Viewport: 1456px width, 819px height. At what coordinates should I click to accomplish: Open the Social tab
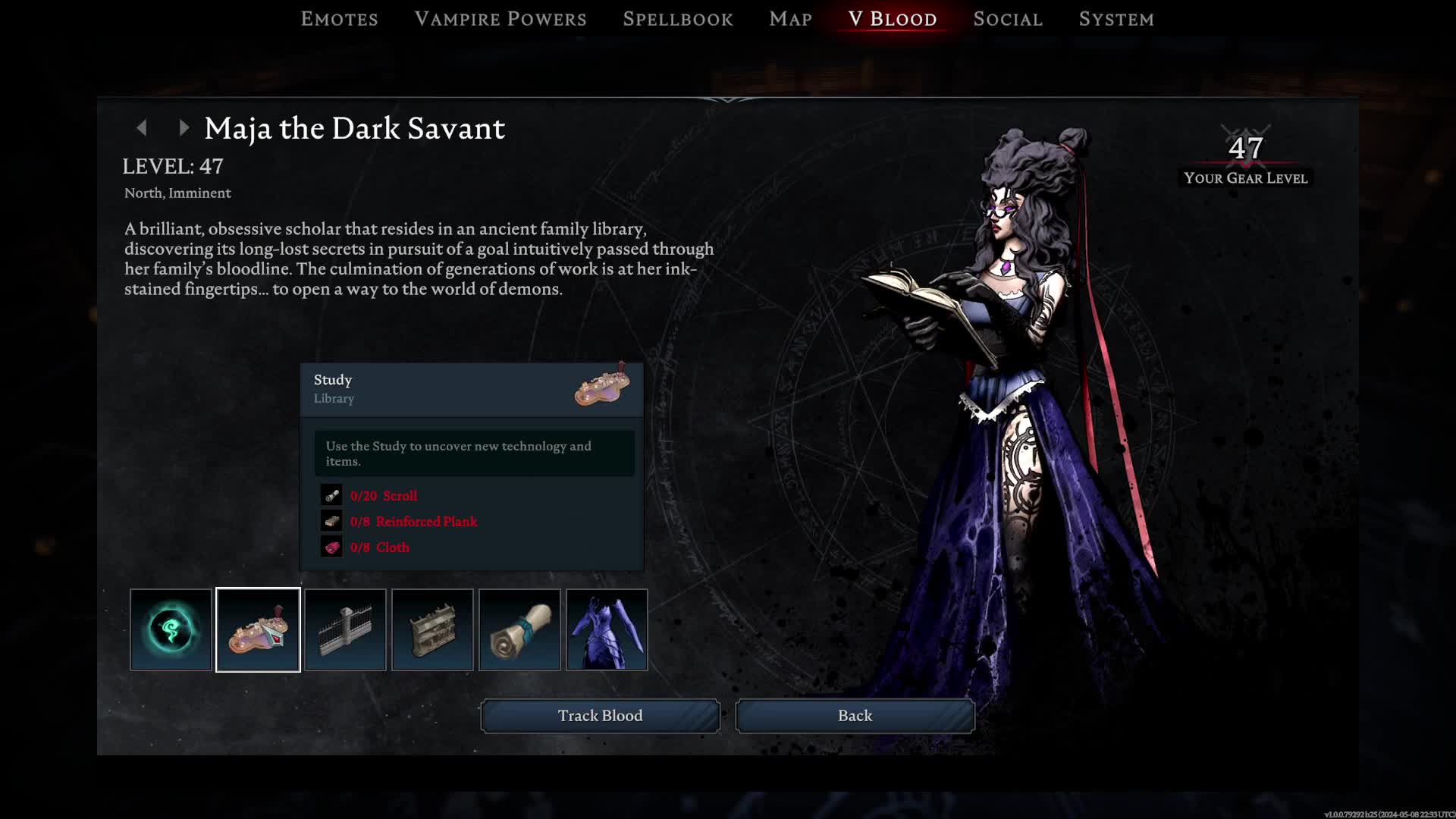[1008, 19]
